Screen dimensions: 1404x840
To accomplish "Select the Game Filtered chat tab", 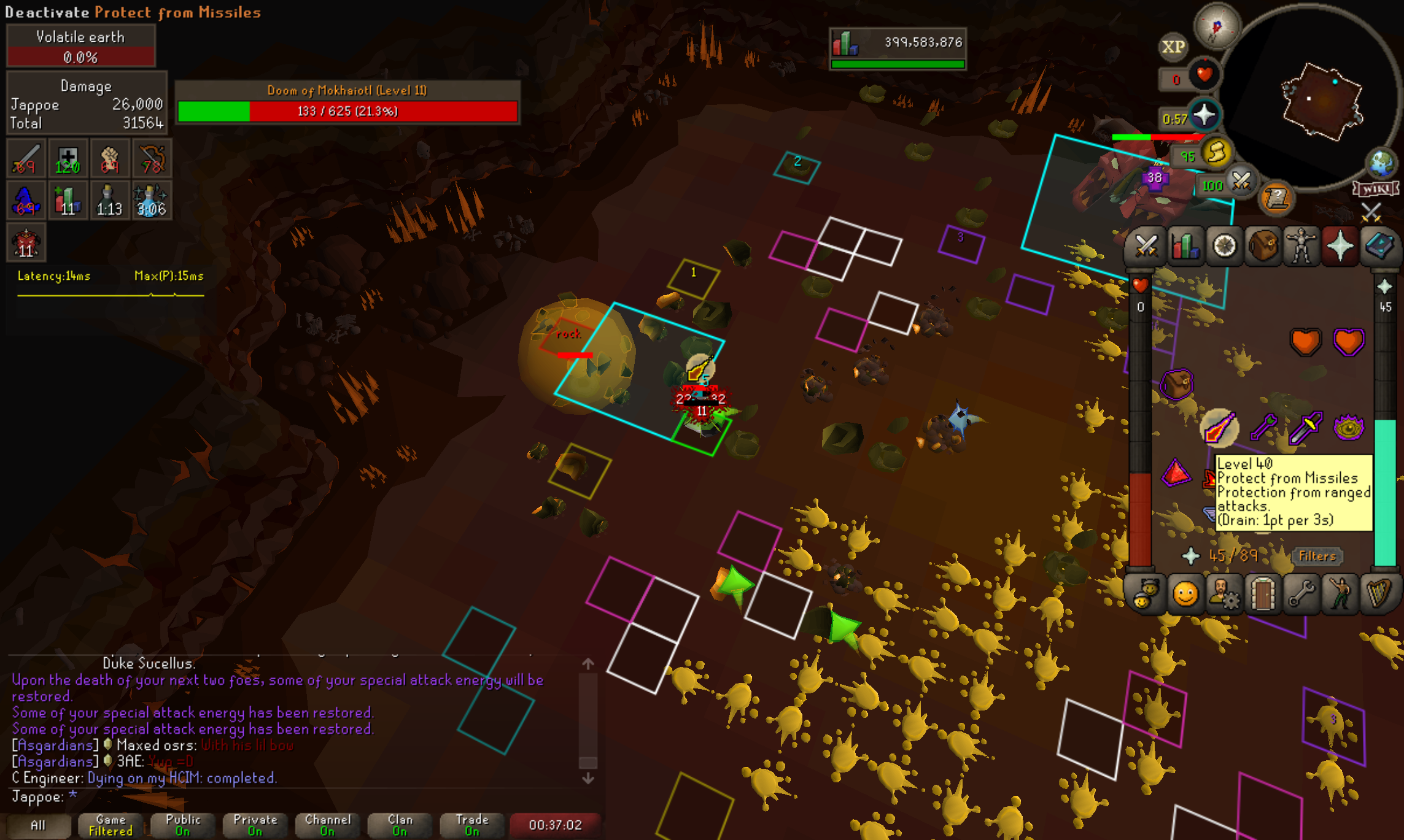I will pos(111,825).
